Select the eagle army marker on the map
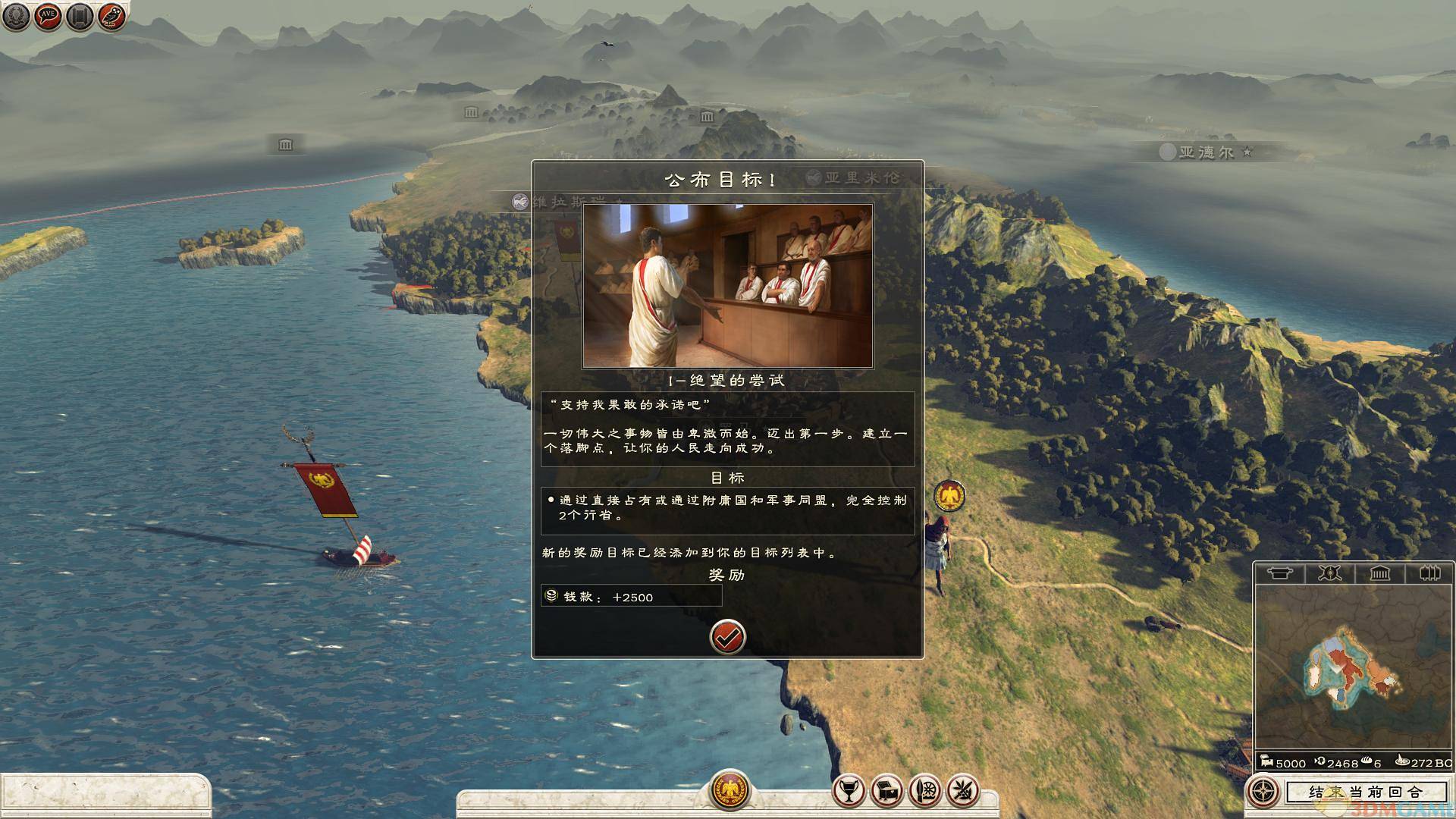1456x819 pixels. click(952, 494)
